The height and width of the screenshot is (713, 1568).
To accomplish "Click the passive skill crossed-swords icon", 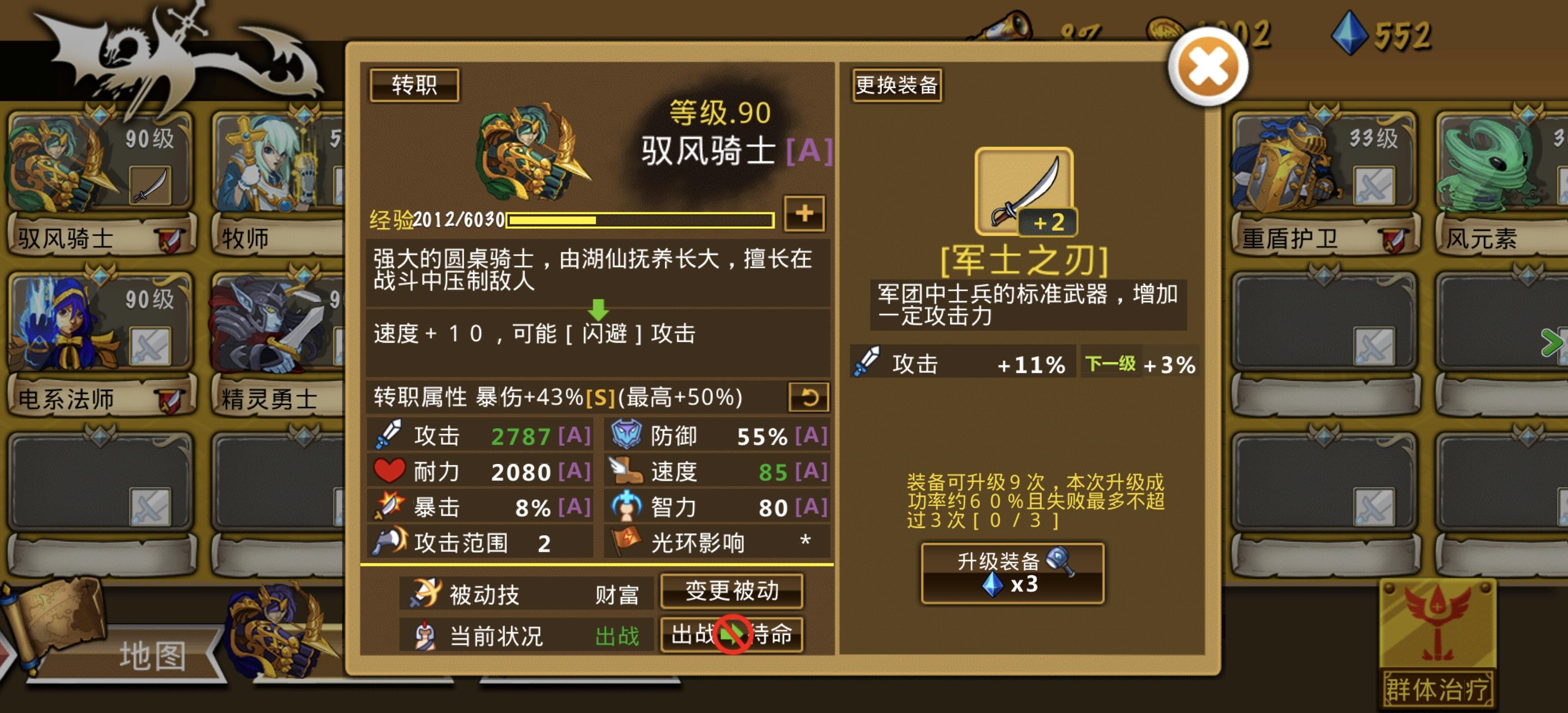I will [x=426, y=594].
